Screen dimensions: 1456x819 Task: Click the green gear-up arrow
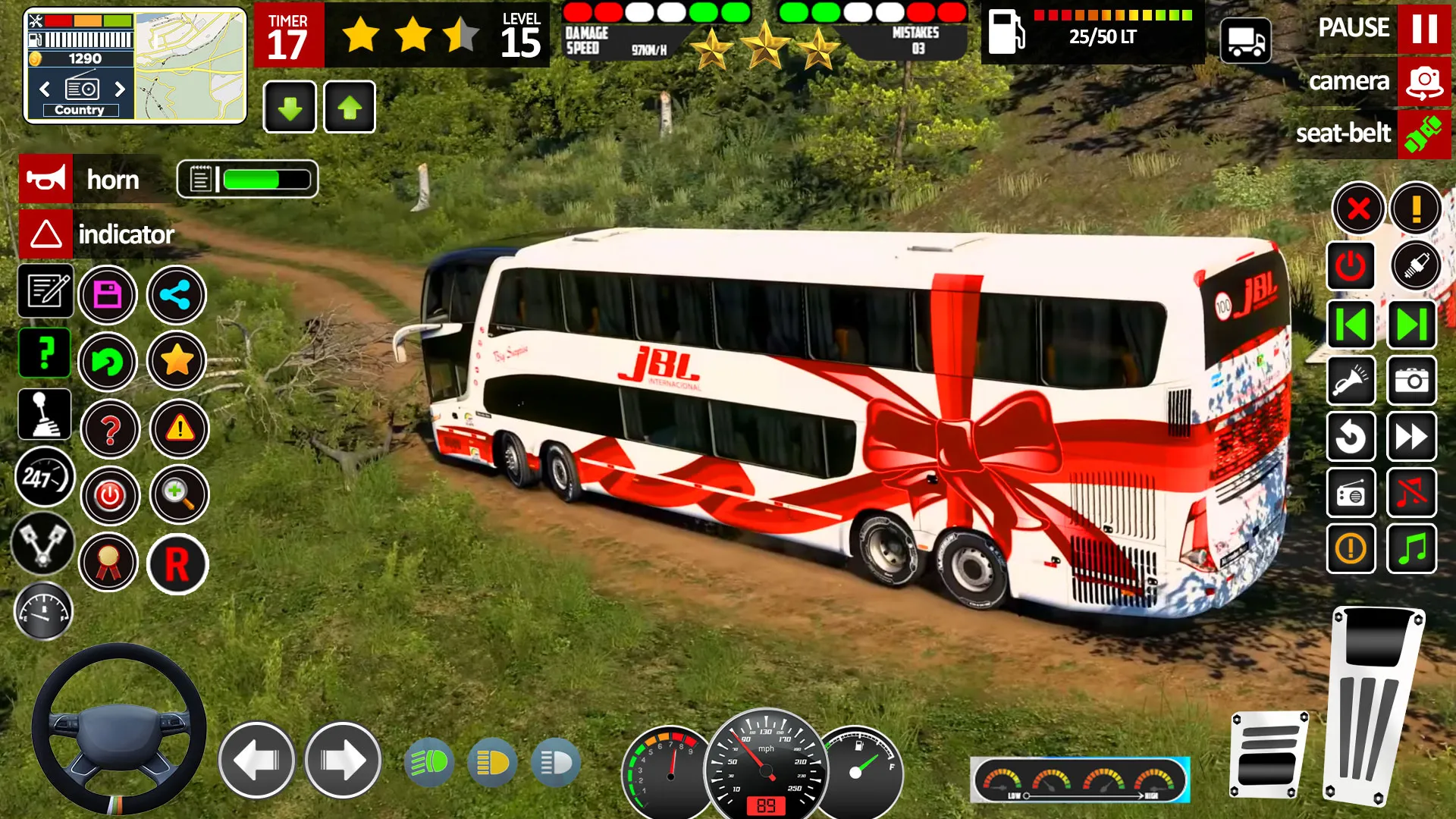click(349, 106)
